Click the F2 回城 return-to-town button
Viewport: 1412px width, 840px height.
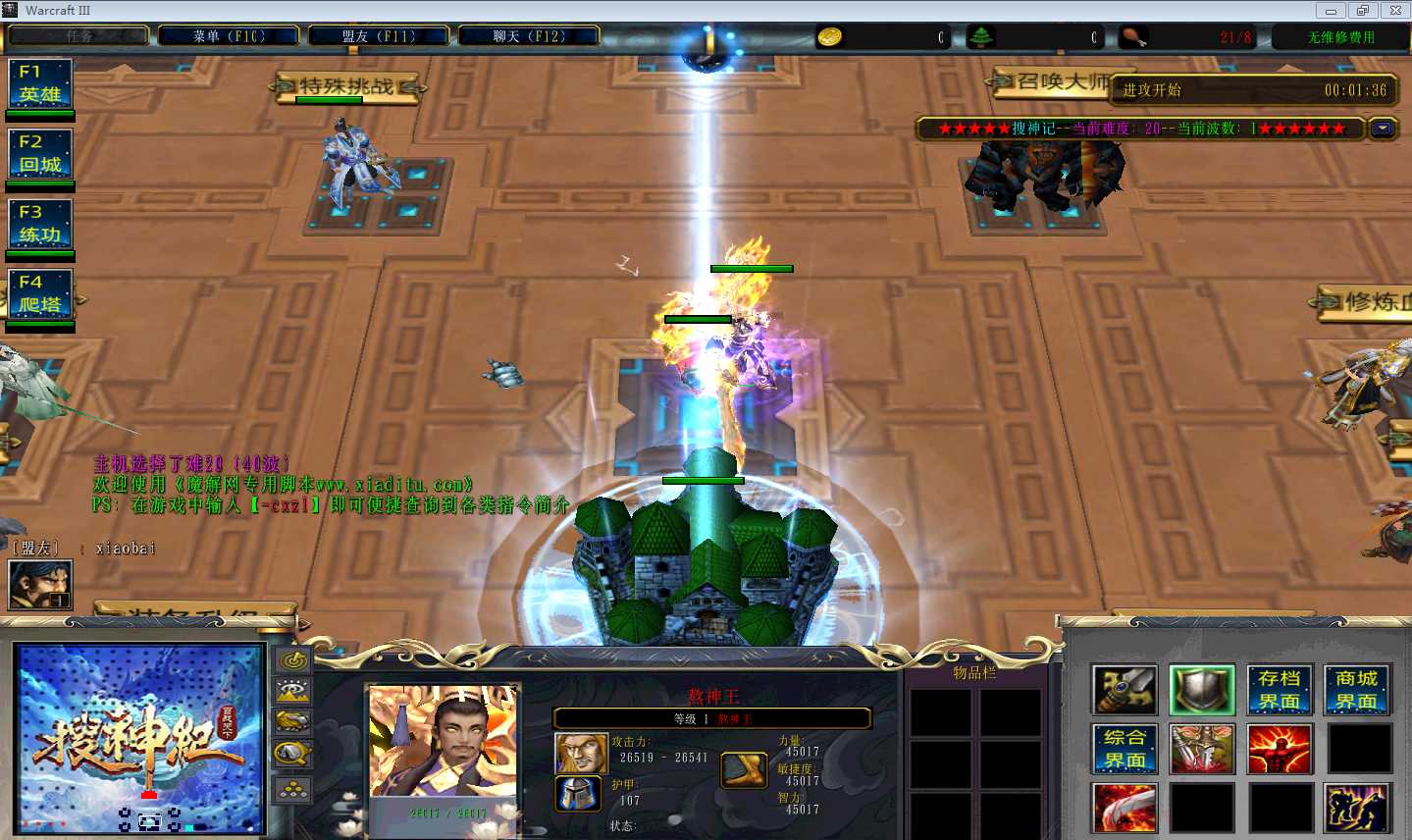point(40,154)
